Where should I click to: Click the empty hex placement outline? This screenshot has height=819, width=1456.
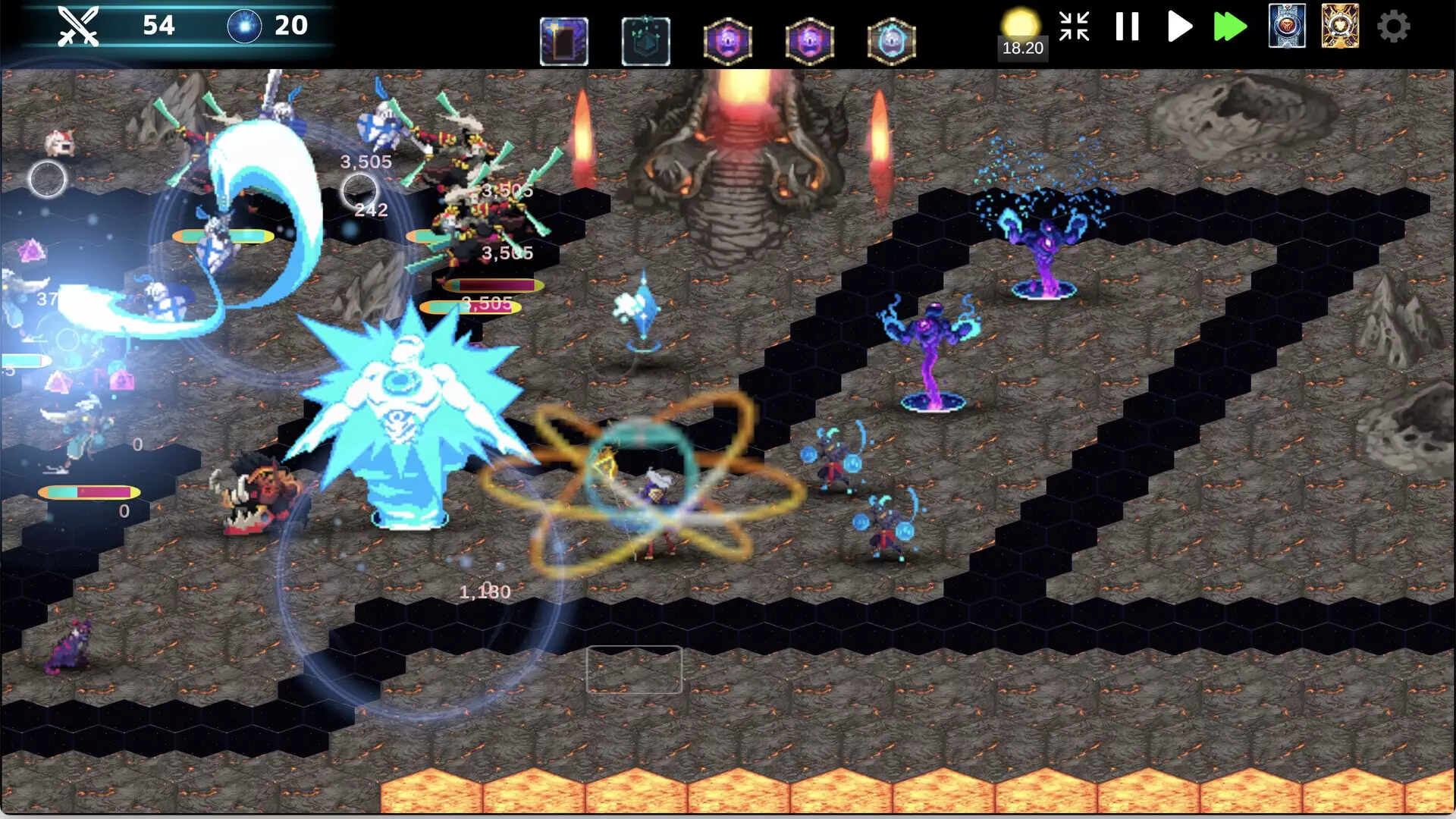click(x=634, y=671)
